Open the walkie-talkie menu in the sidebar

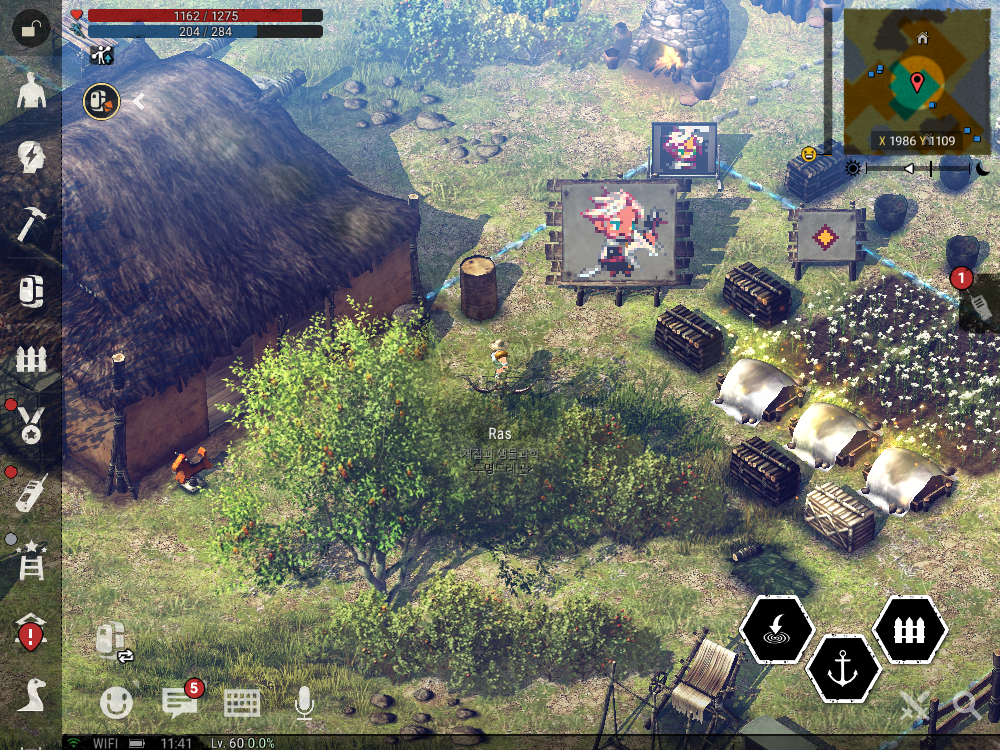coord(31,492)
